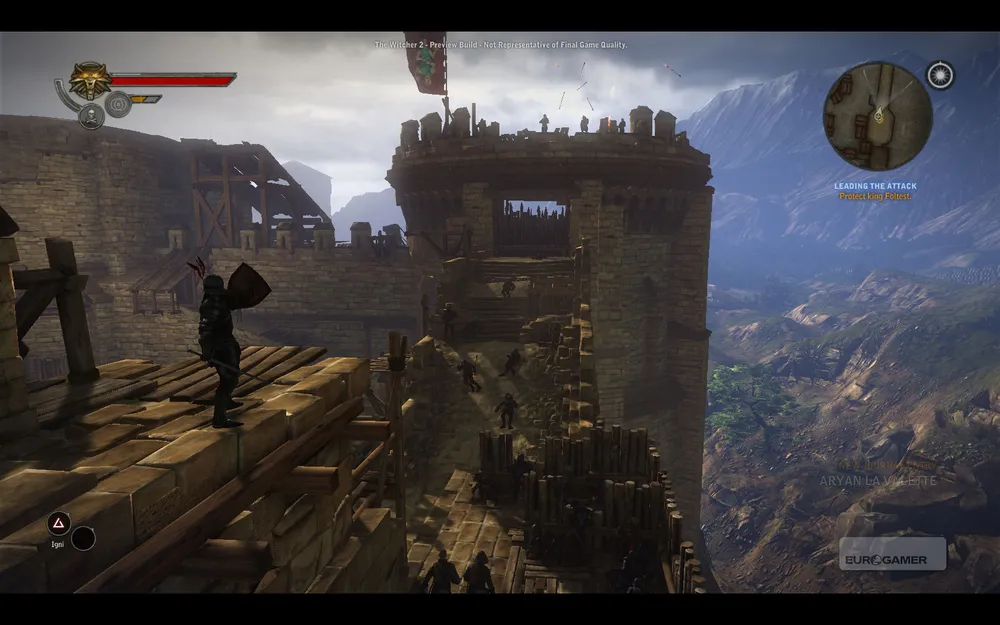The image size is (1000, 625).
Task: Open the circular minimap
Action: point(877,116)
